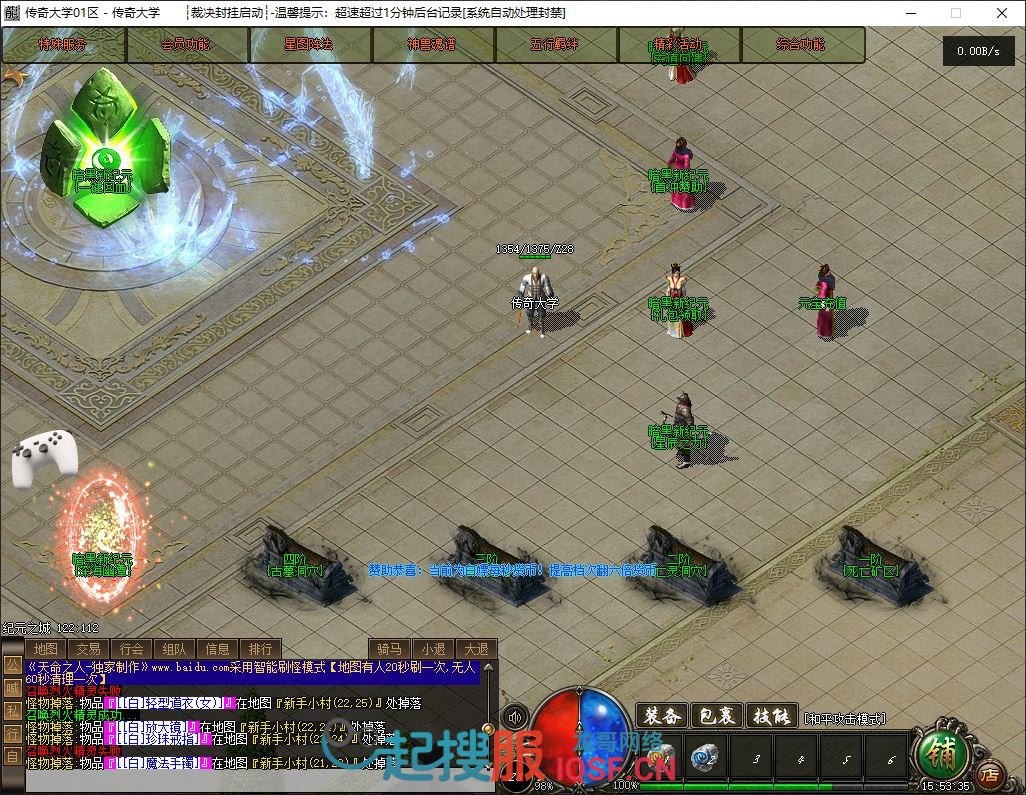
Task: Close the game window
Action: point(1002,13)
